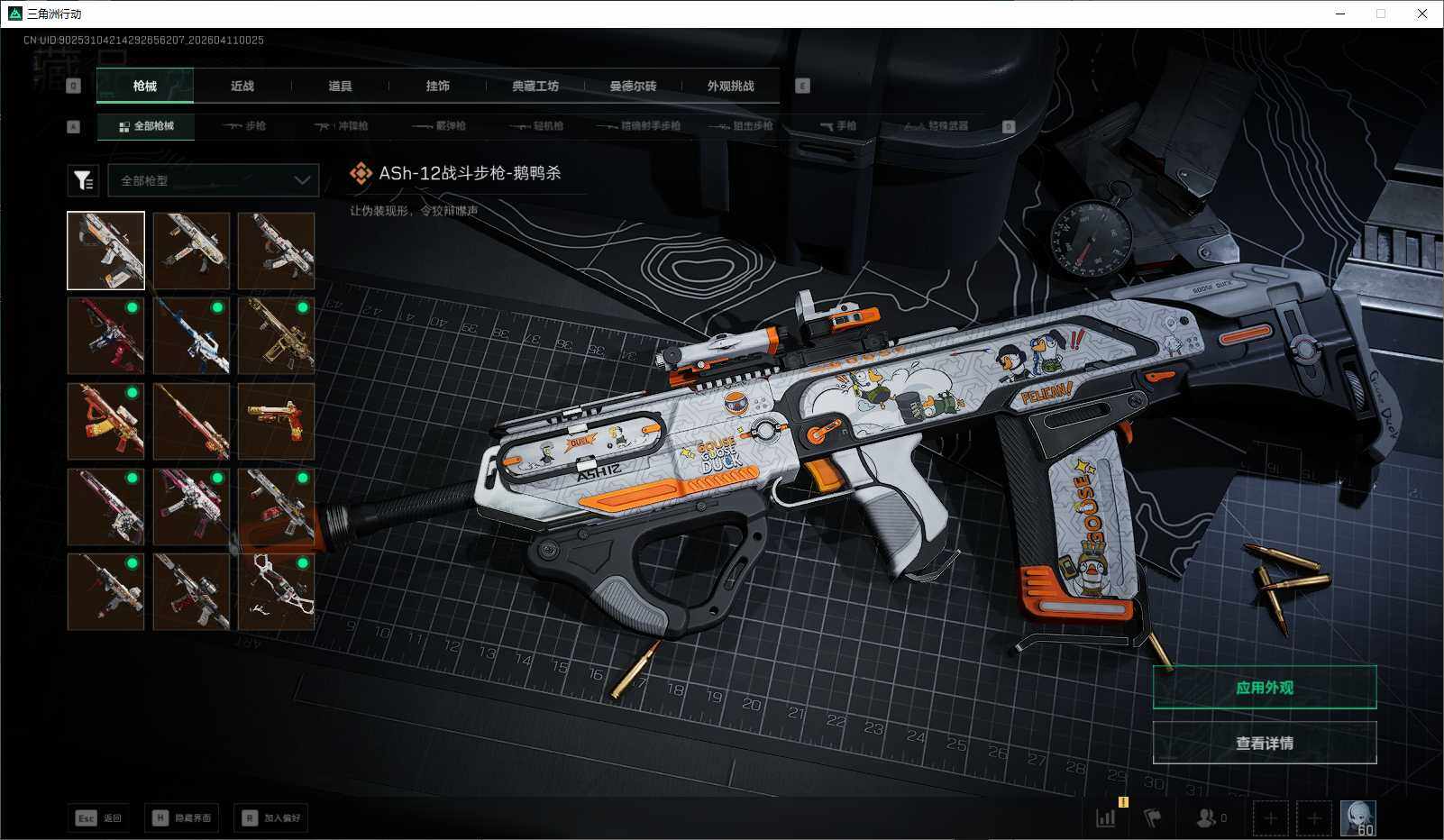
Task: Go to the 典藏工坊 workshop tab
Action: (535, 86)
